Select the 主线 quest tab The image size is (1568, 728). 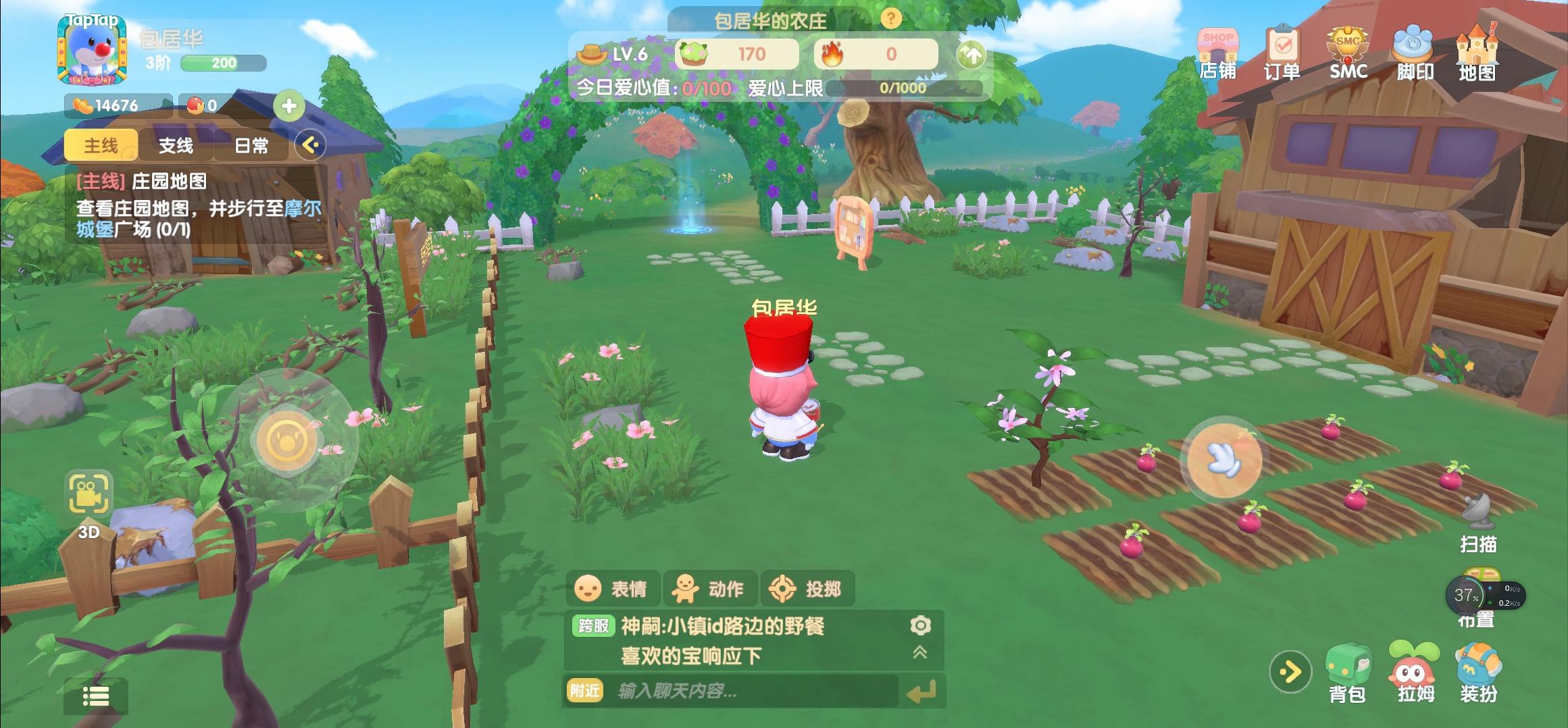(101, 145)
